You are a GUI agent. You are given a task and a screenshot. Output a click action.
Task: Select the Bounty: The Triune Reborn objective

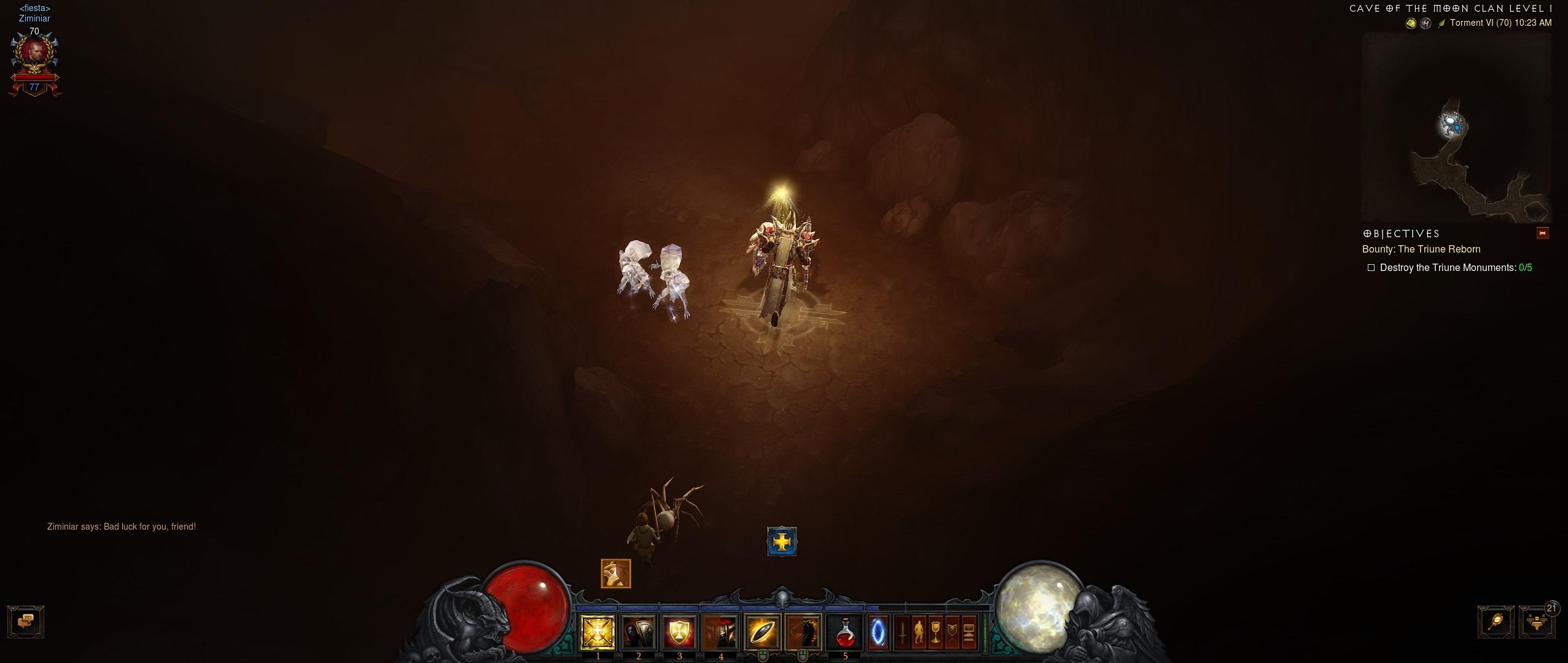tap(1421, 249)
